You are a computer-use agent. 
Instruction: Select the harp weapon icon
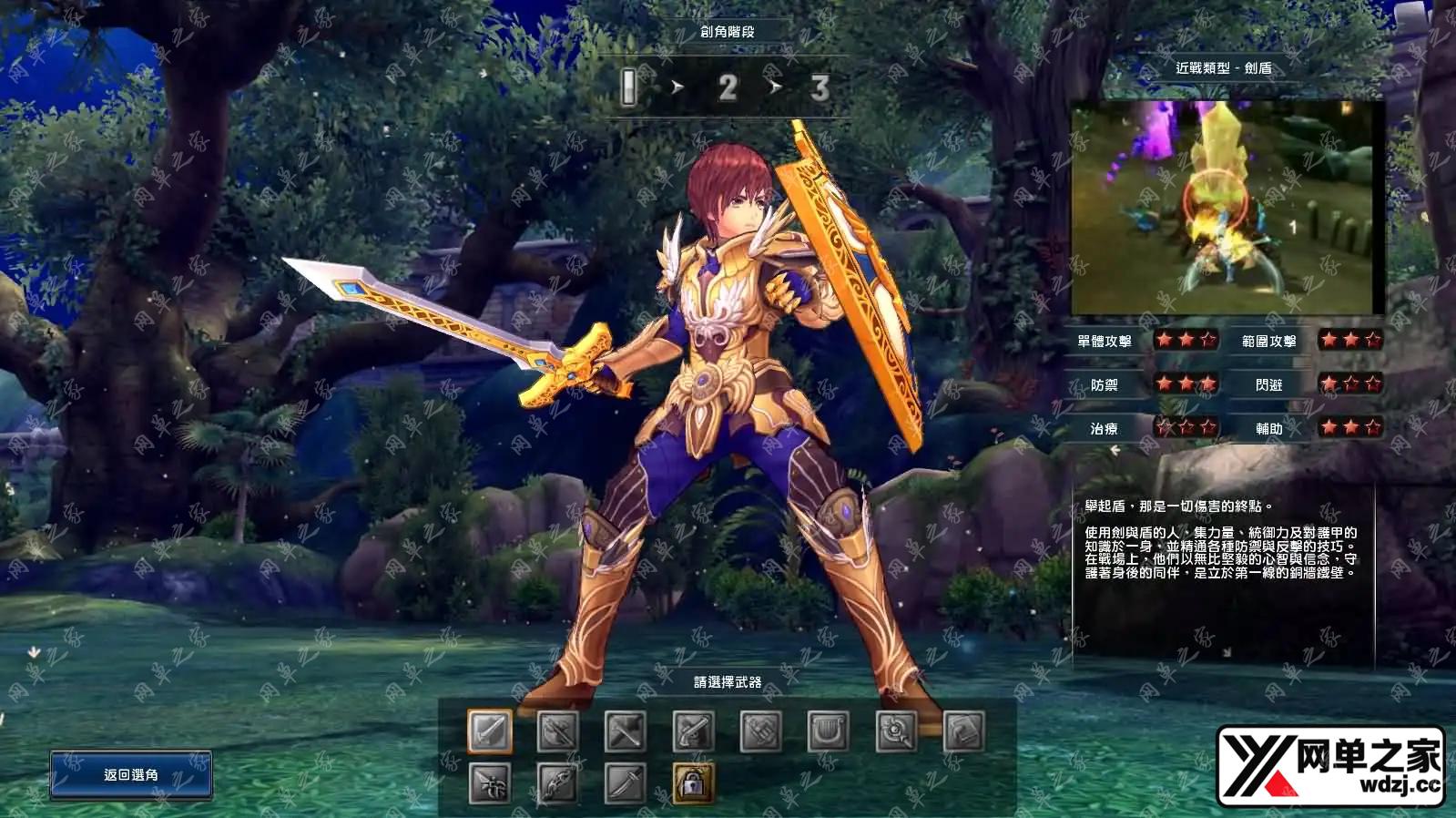[828, 731]
